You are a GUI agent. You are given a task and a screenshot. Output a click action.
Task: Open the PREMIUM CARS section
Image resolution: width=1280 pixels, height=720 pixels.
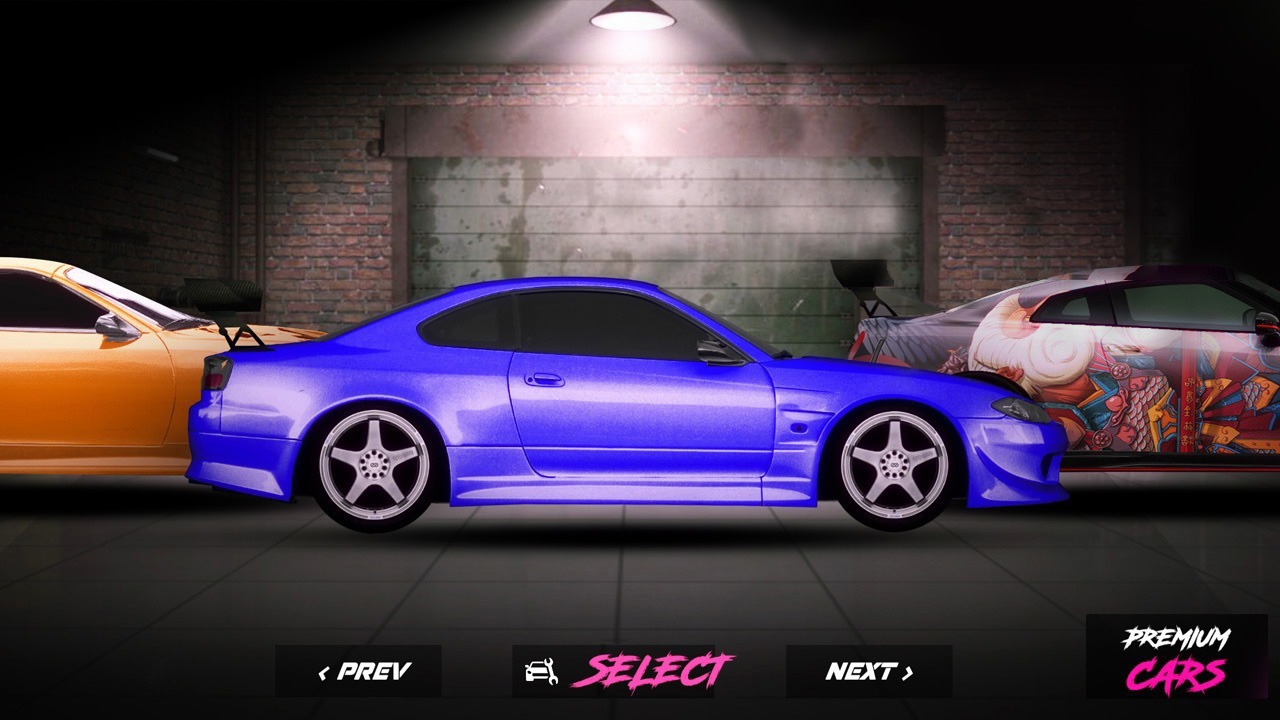tap(1177, 655)
